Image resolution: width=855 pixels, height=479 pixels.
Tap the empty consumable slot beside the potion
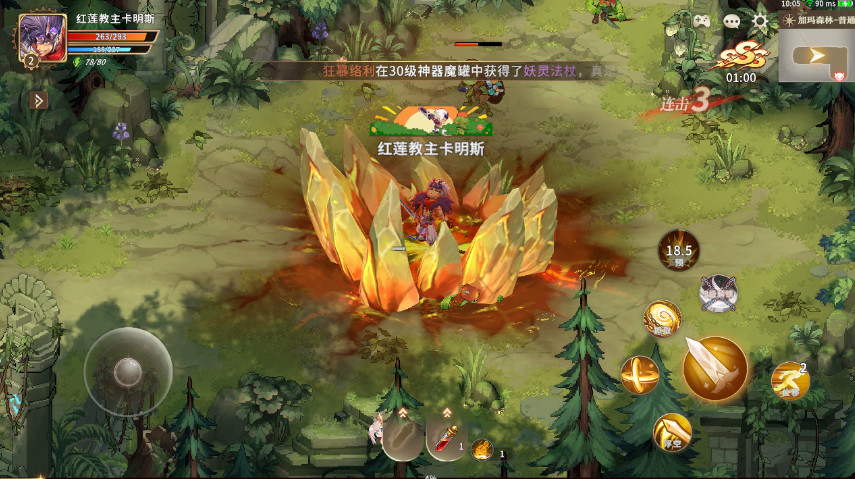coord(403,437)
